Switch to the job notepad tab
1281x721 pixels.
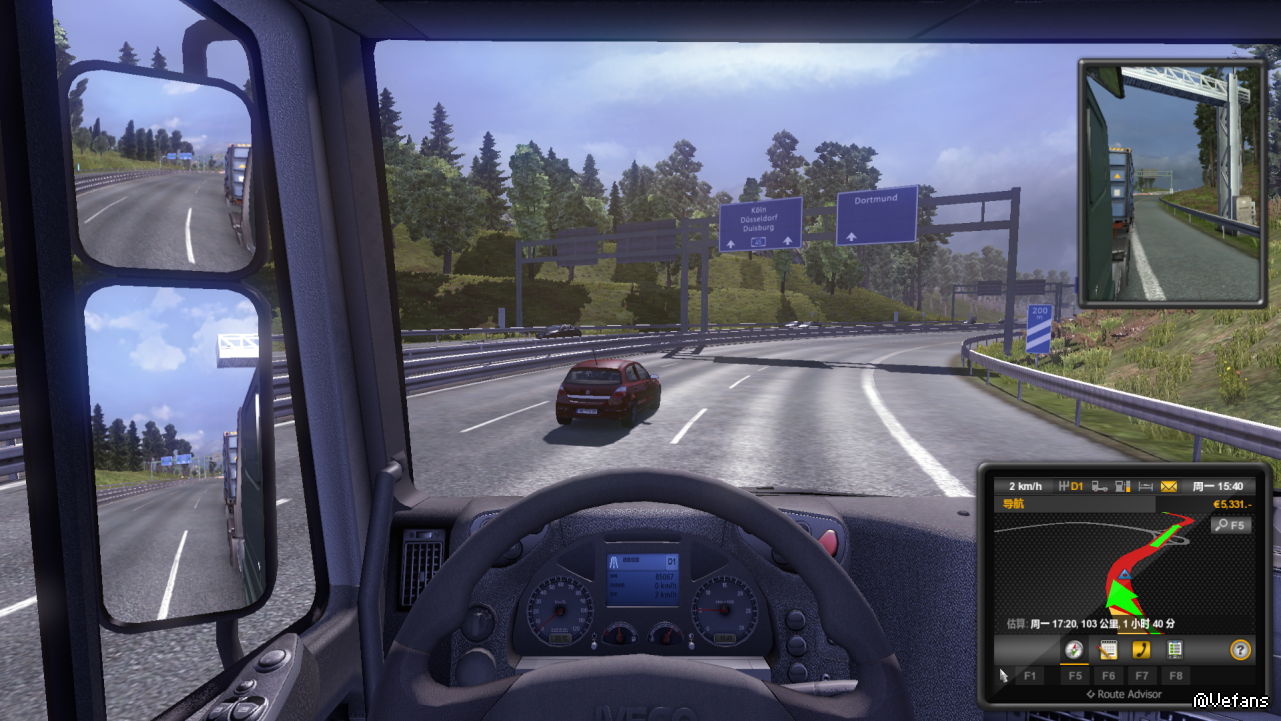(x=1107, y=650)
